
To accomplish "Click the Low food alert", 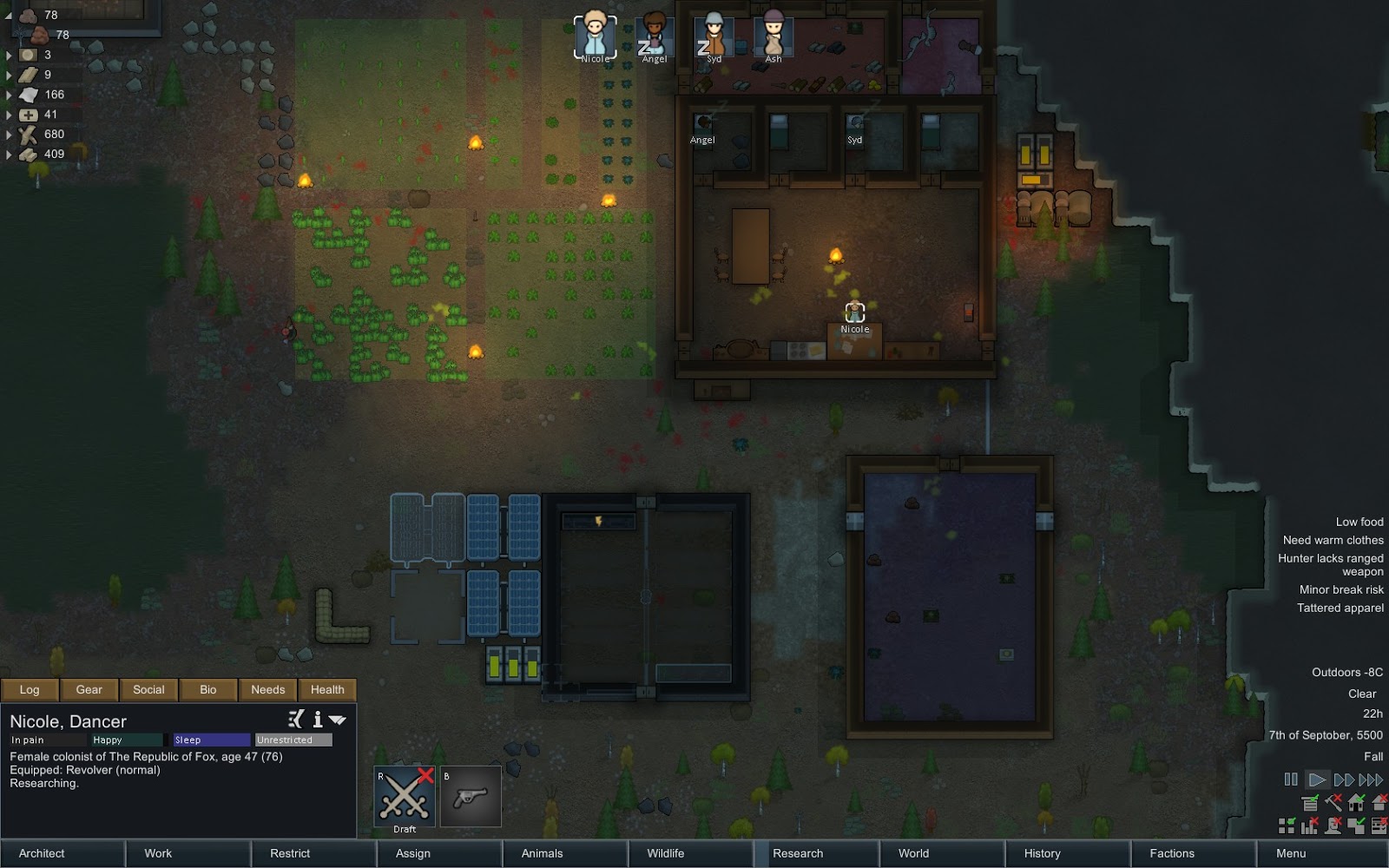I will (1359, 522).
